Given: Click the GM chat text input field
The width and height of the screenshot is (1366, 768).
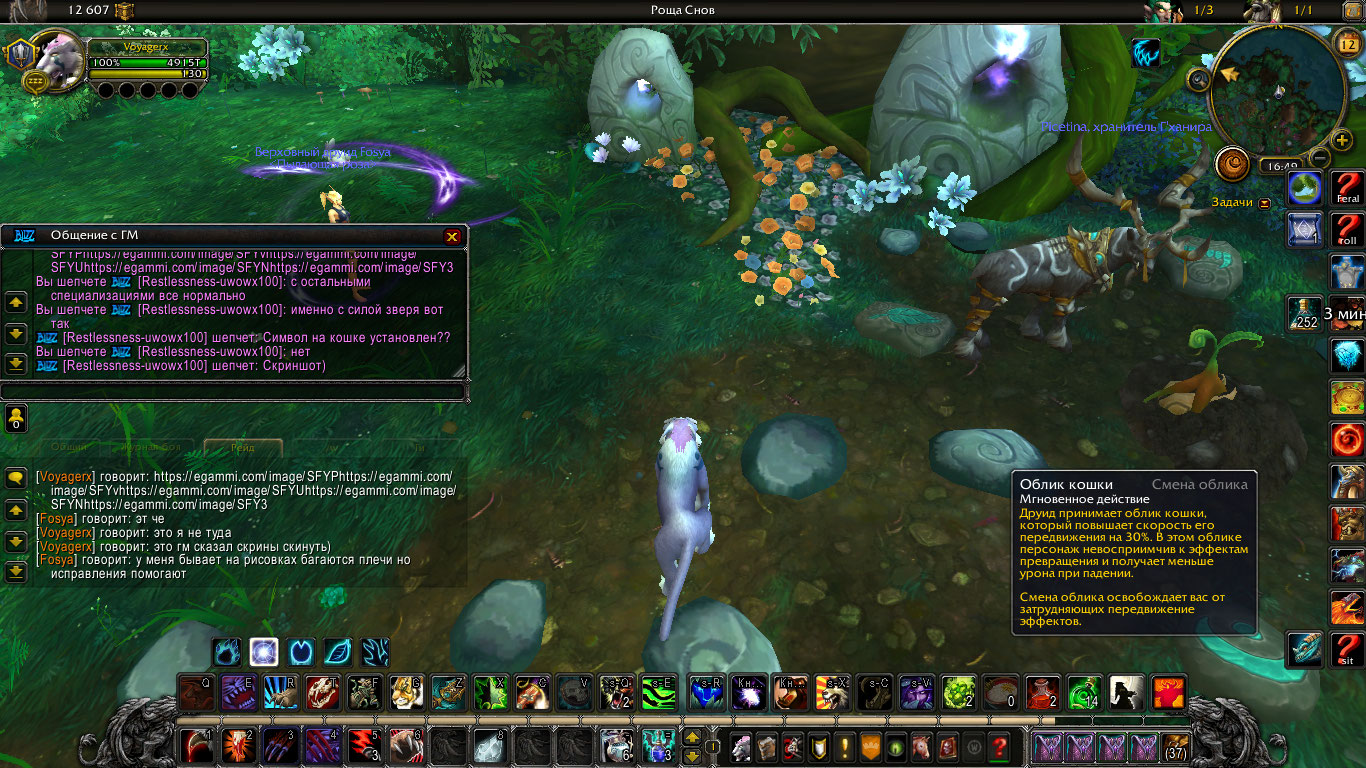Looking at the screenshot, I should coord(232,391).
